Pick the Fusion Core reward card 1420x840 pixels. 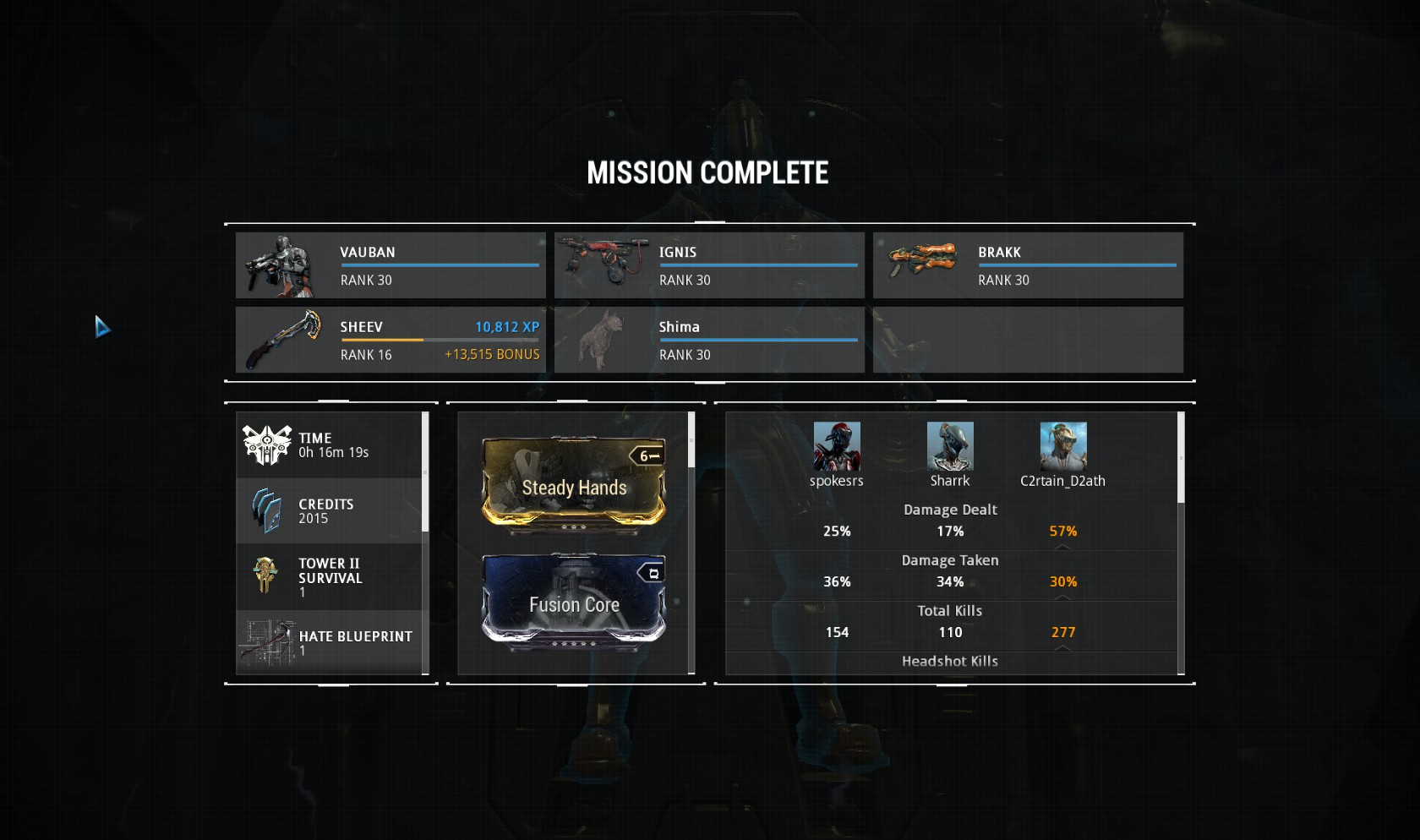pyautogui.click(x=574, y=602)
